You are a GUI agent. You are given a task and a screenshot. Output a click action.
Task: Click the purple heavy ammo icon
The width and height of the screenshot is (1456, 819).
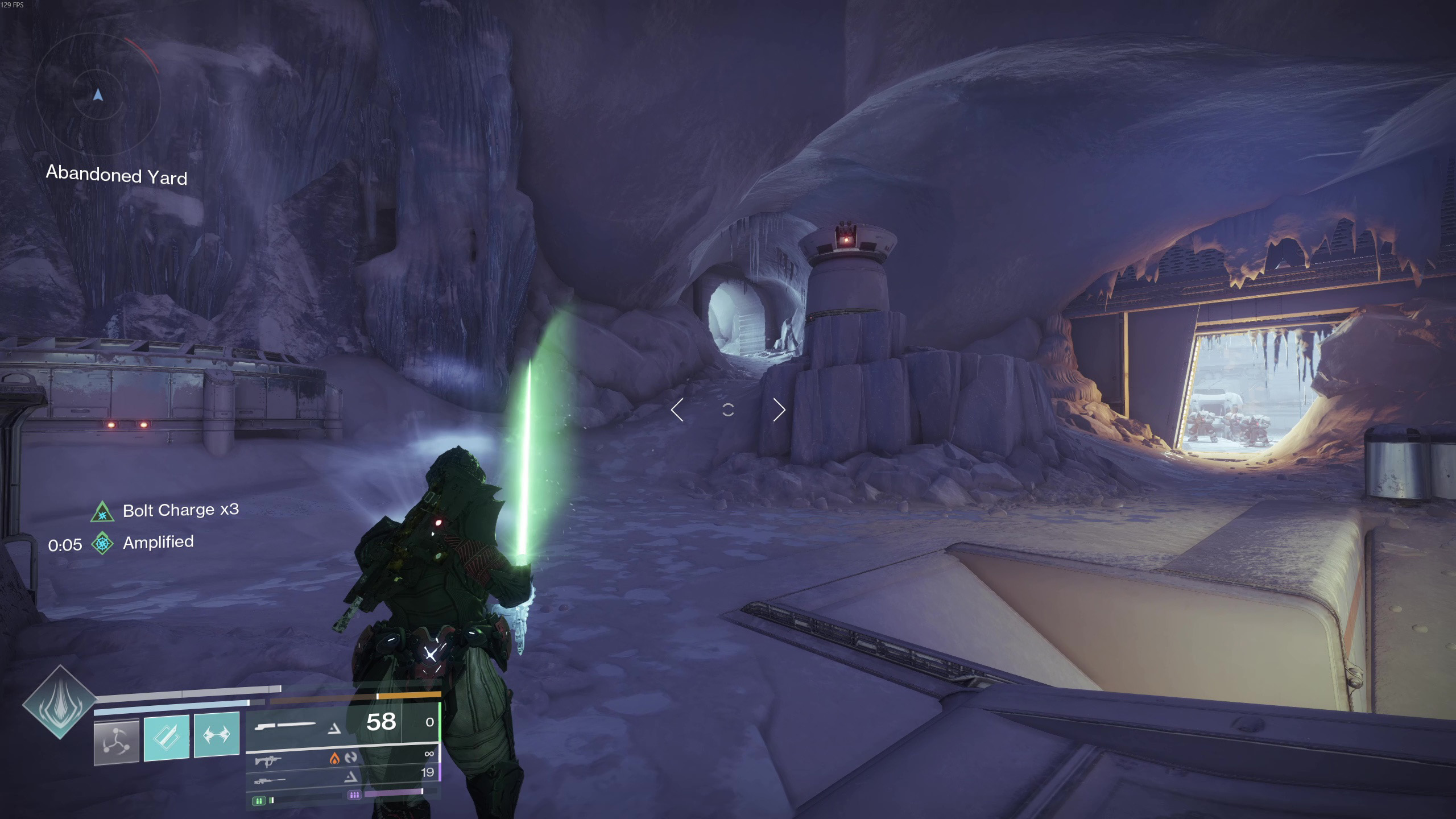354,795
